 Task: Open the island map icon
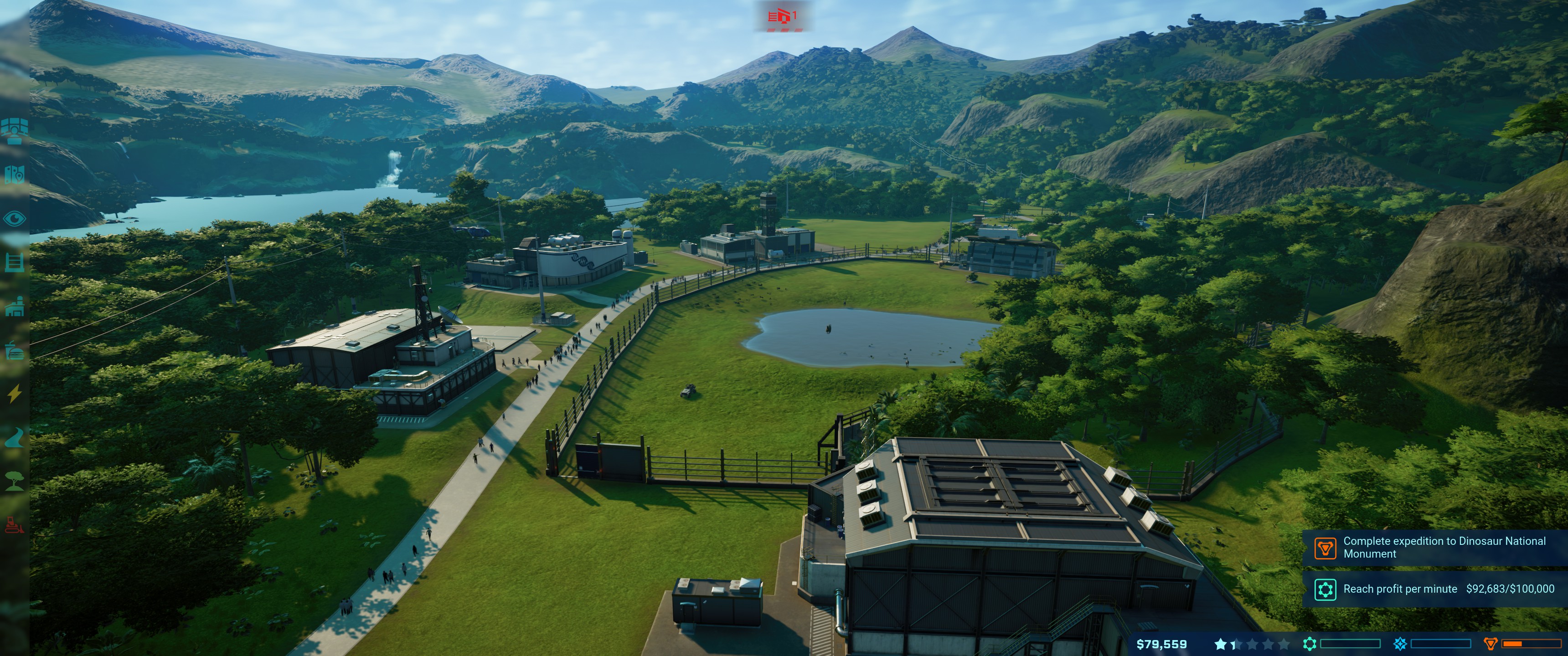pos(15,174)
